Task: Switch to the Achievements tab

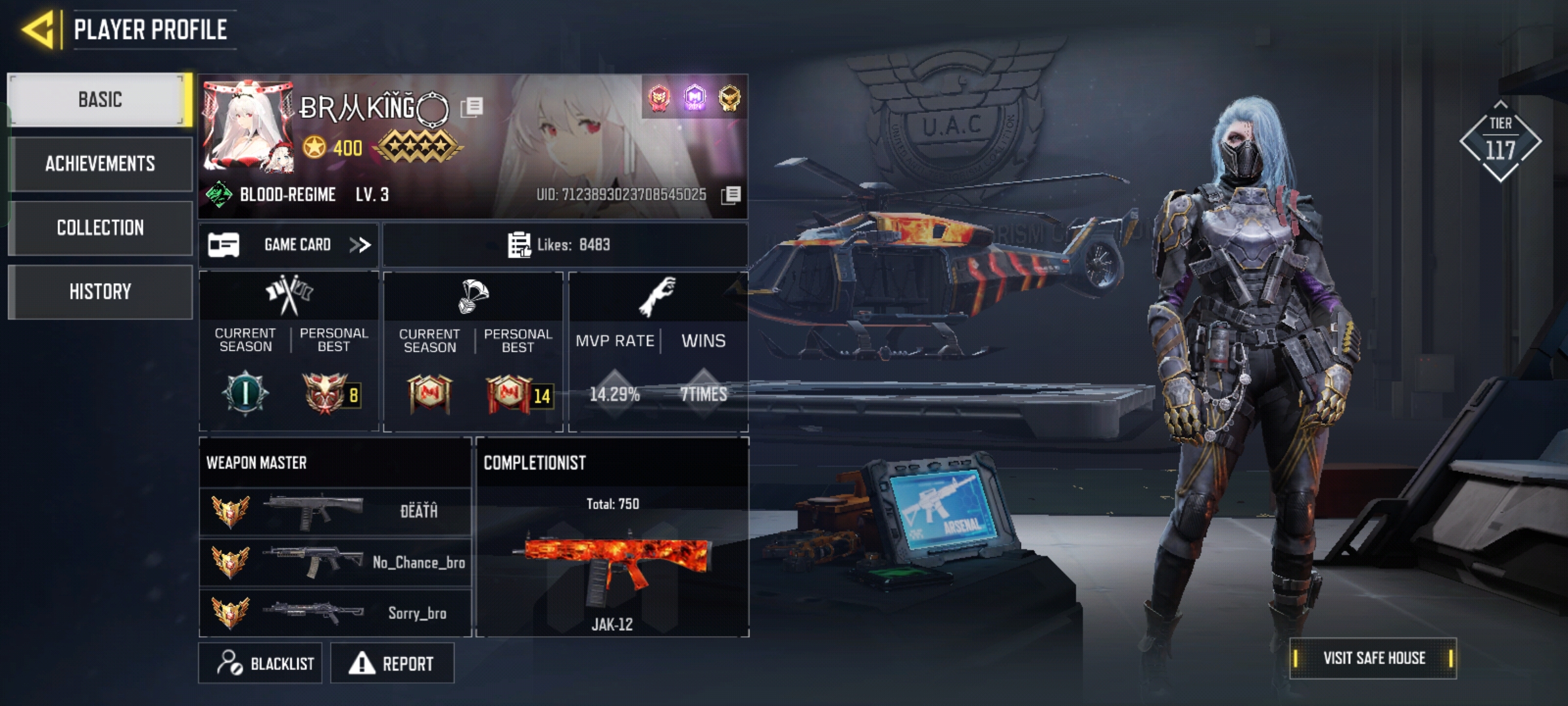Action: tap(100, 163)
